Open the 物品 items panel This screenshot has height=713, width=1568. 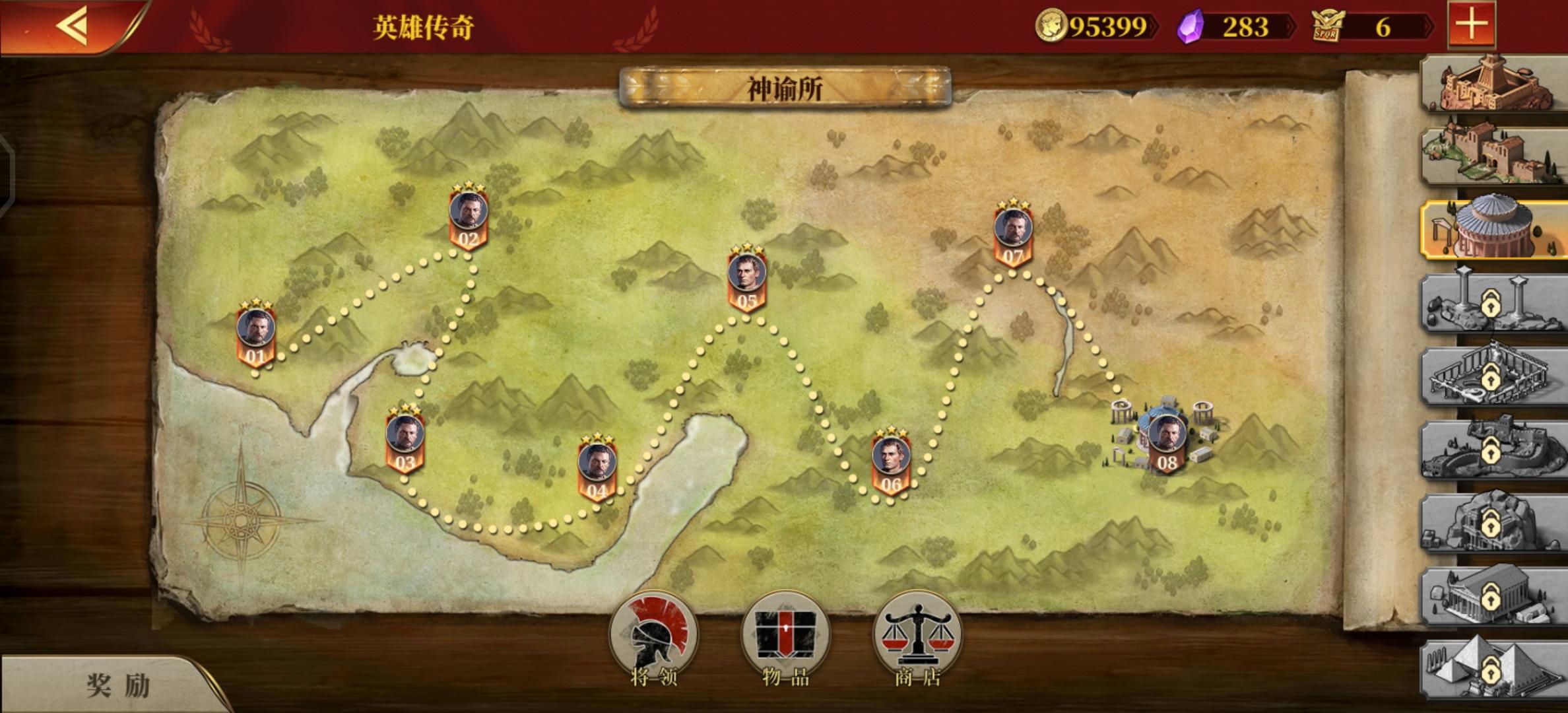784,635
